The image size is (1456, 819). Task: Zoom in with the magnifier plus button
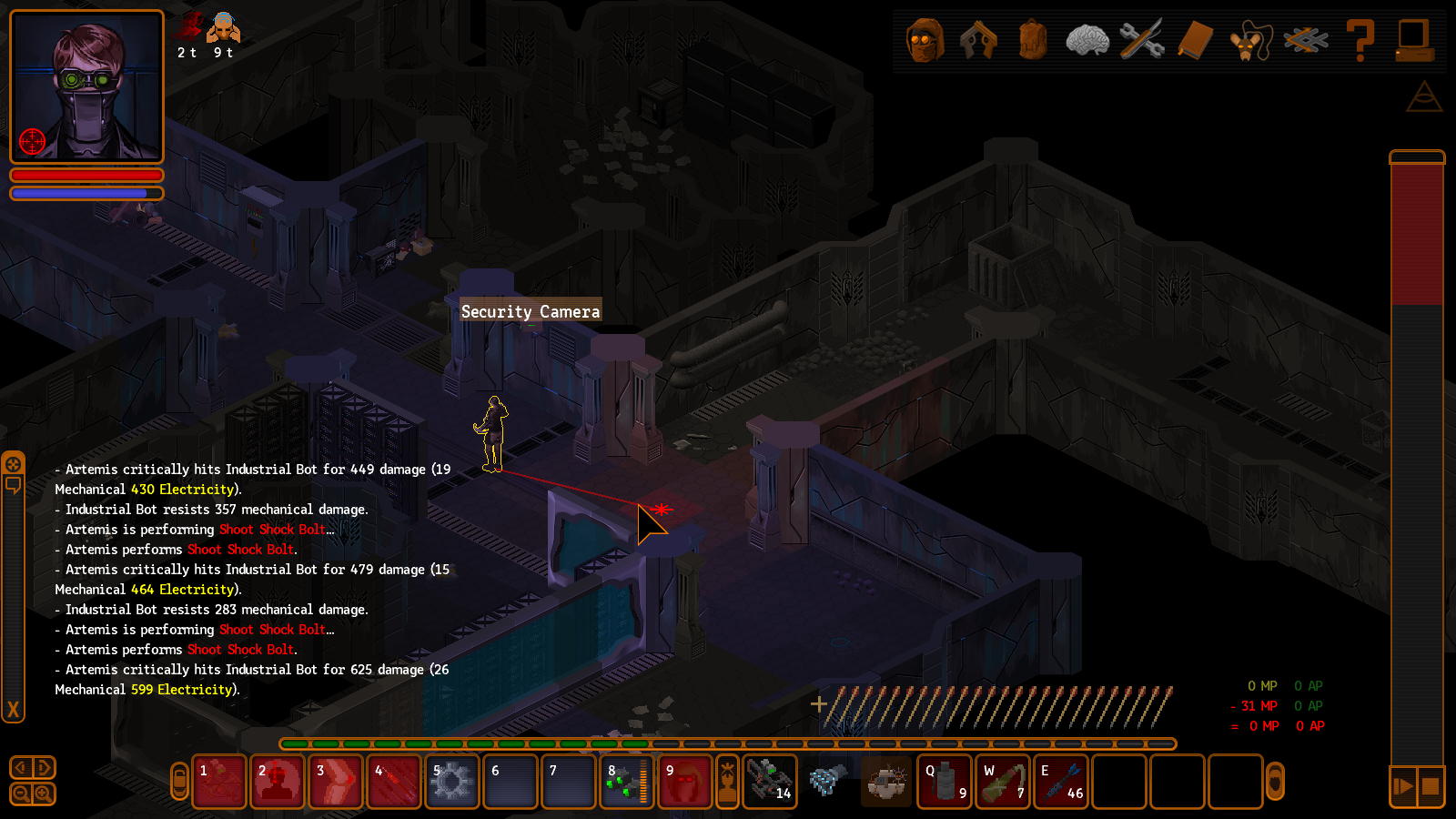pos(43,794)
